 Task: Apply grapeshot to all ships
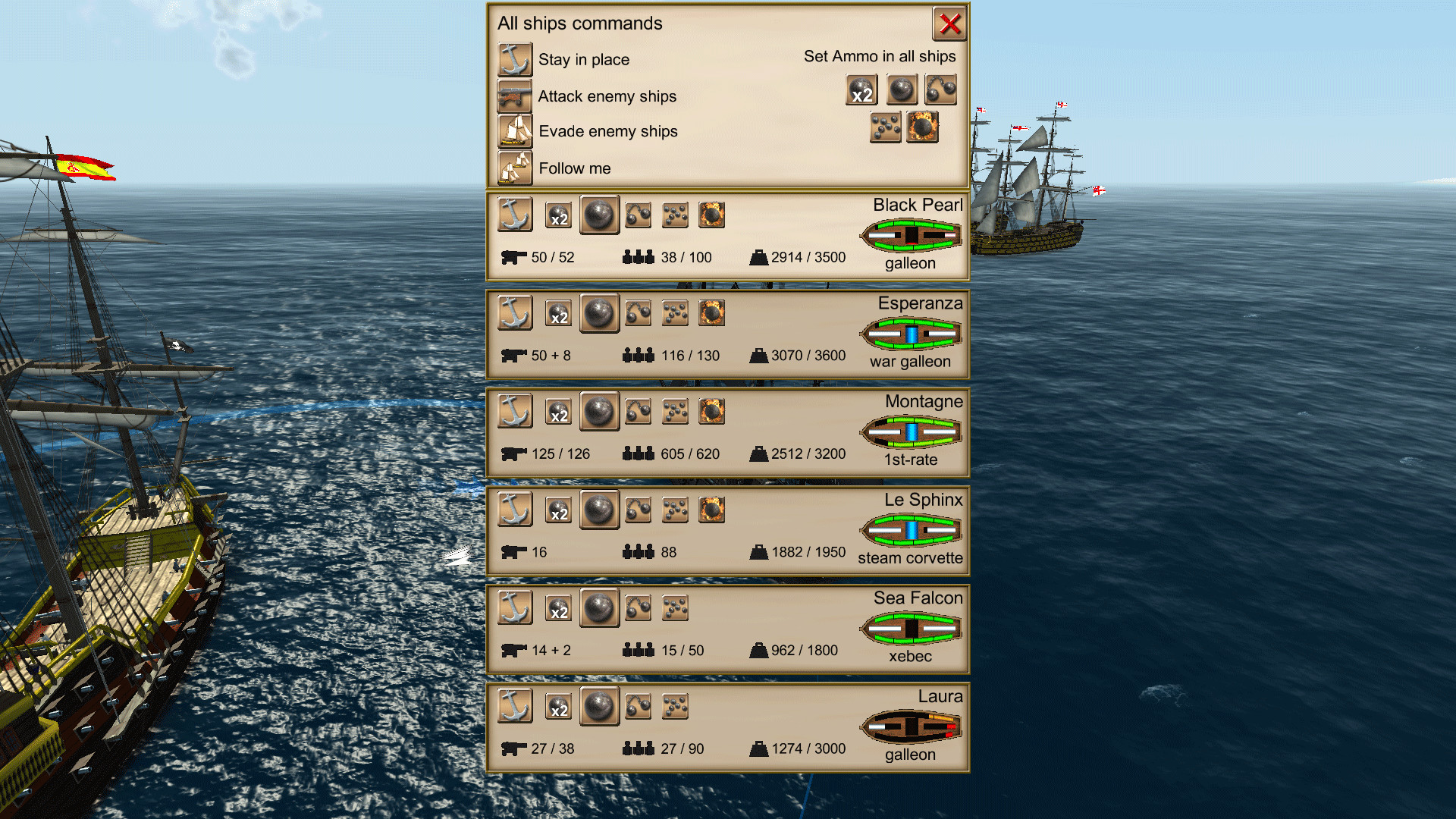point(883,127)
